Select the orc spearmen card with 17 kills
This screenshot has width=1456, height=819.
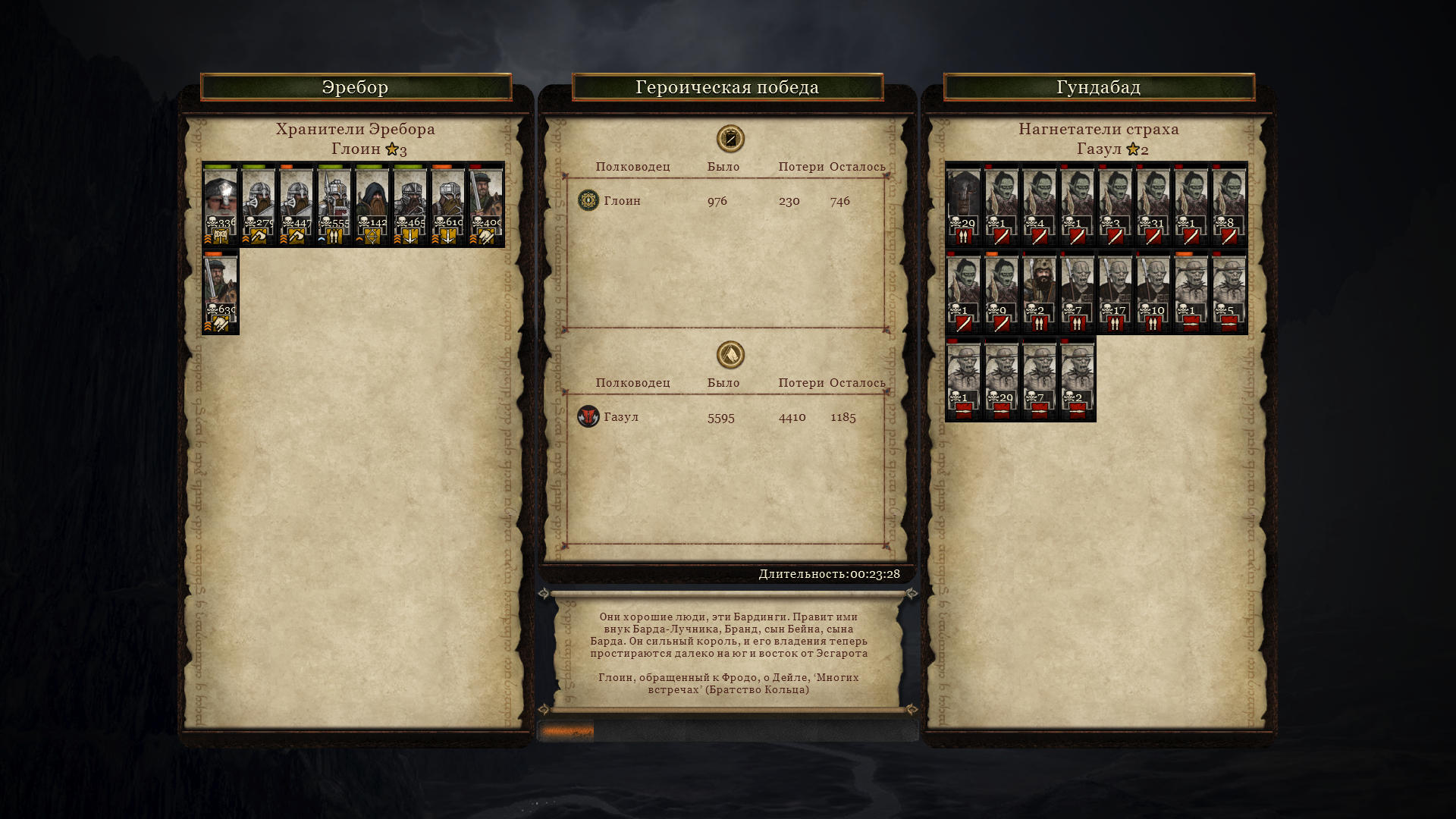coord(1116,292)
